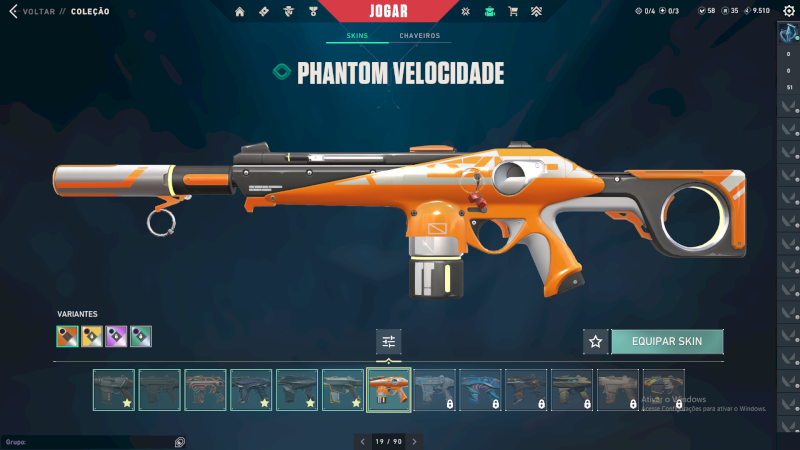The image size is (800, 450).
Task: Choose the purple variant swatch
Action: 116,336
